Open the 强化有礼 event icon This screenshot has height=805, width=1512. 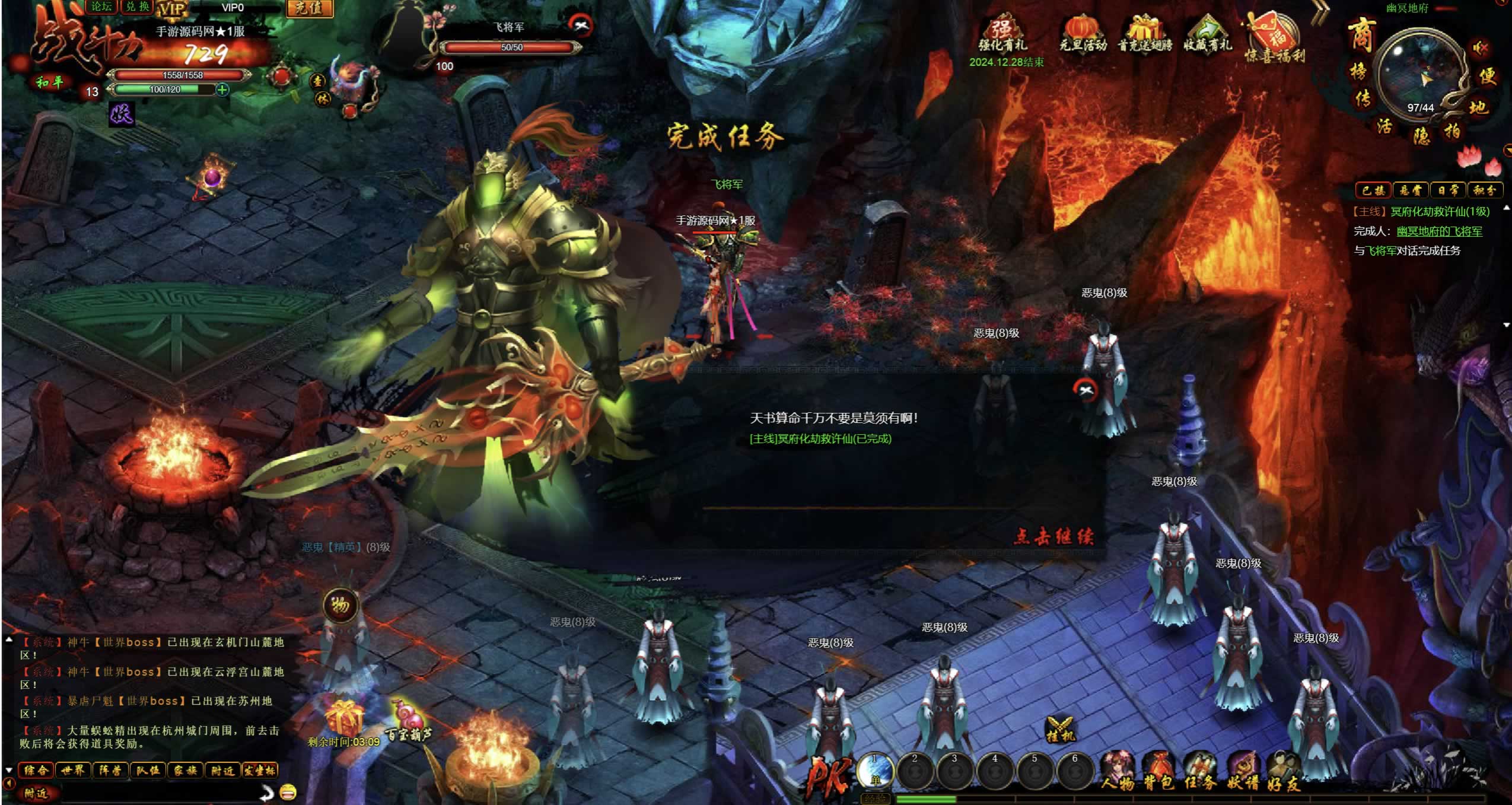point(1002,36)
